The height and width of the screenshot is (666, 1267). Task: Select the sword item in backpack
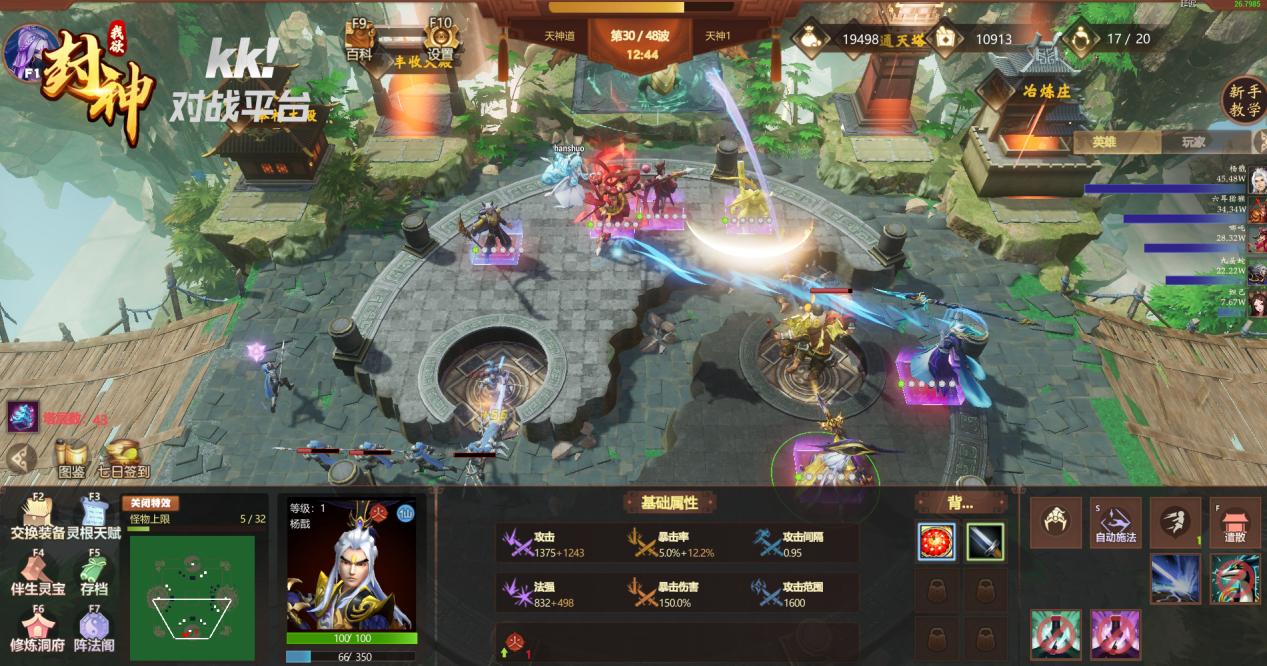[985, 542]
